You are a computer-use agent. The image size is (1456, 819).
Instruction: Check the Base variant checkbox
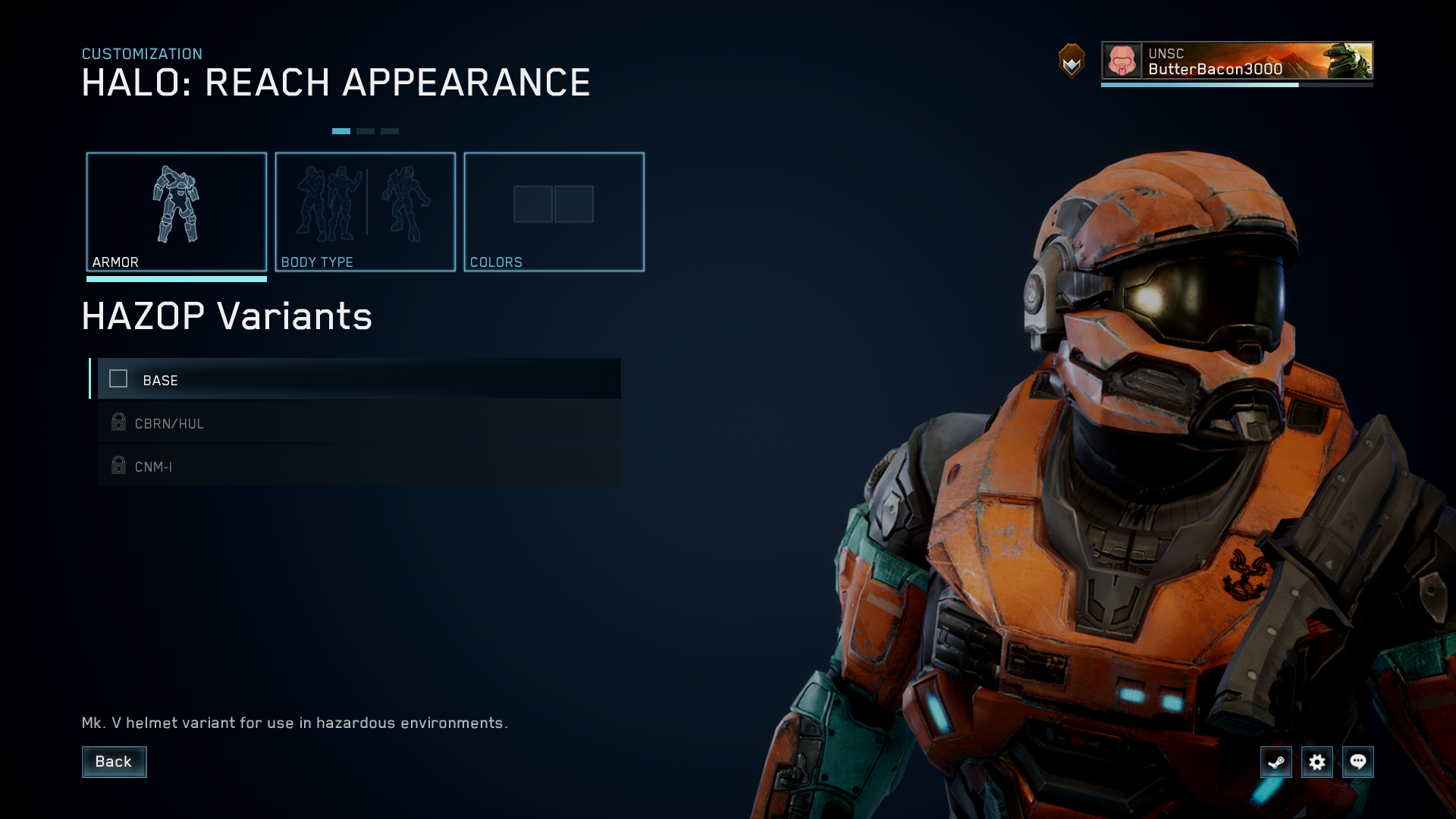tap(118, 379)
